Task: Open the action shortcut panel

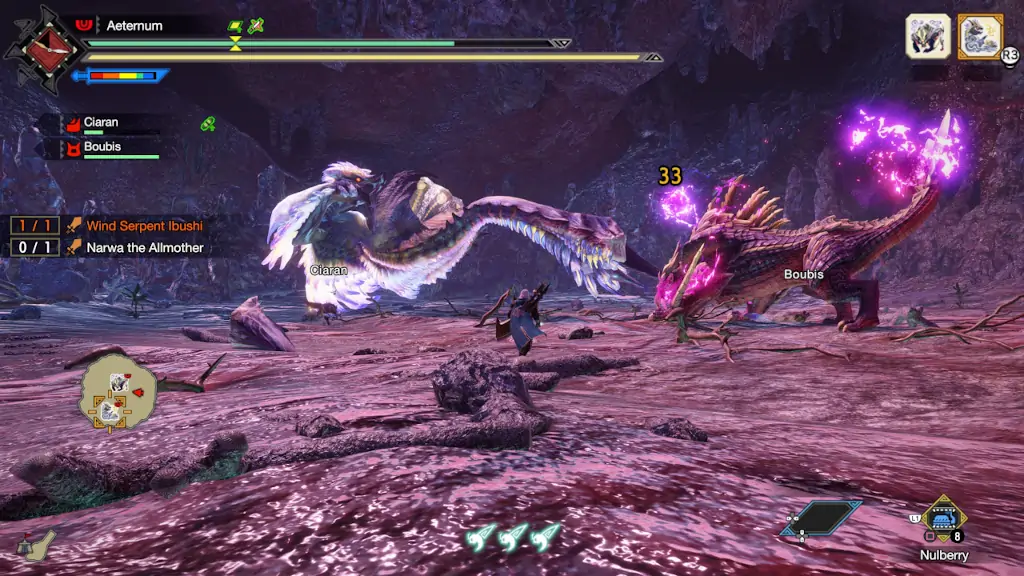Action: 822,519
